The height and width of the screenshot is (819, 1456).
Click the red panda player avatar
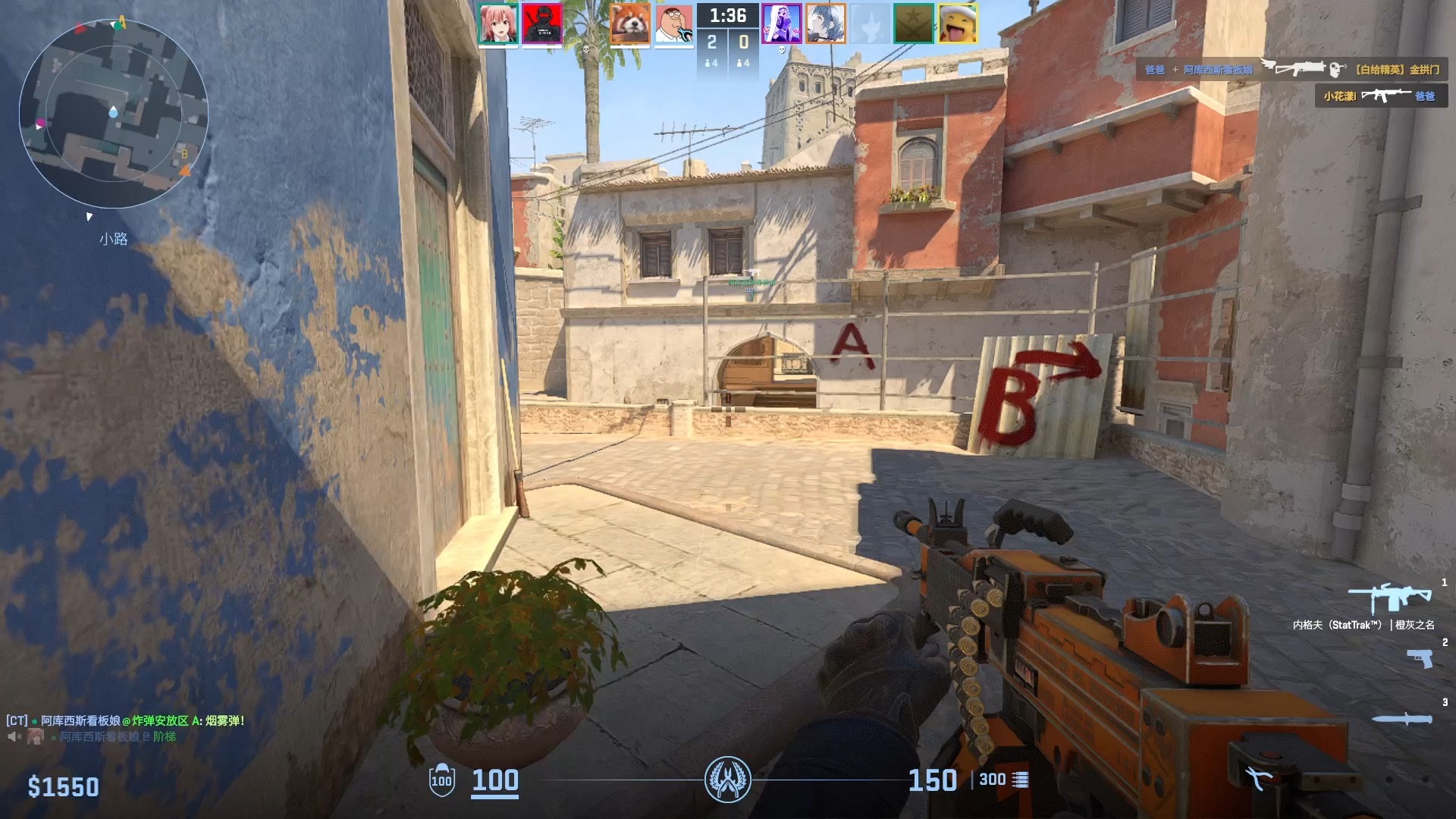[x=629, y=23]
